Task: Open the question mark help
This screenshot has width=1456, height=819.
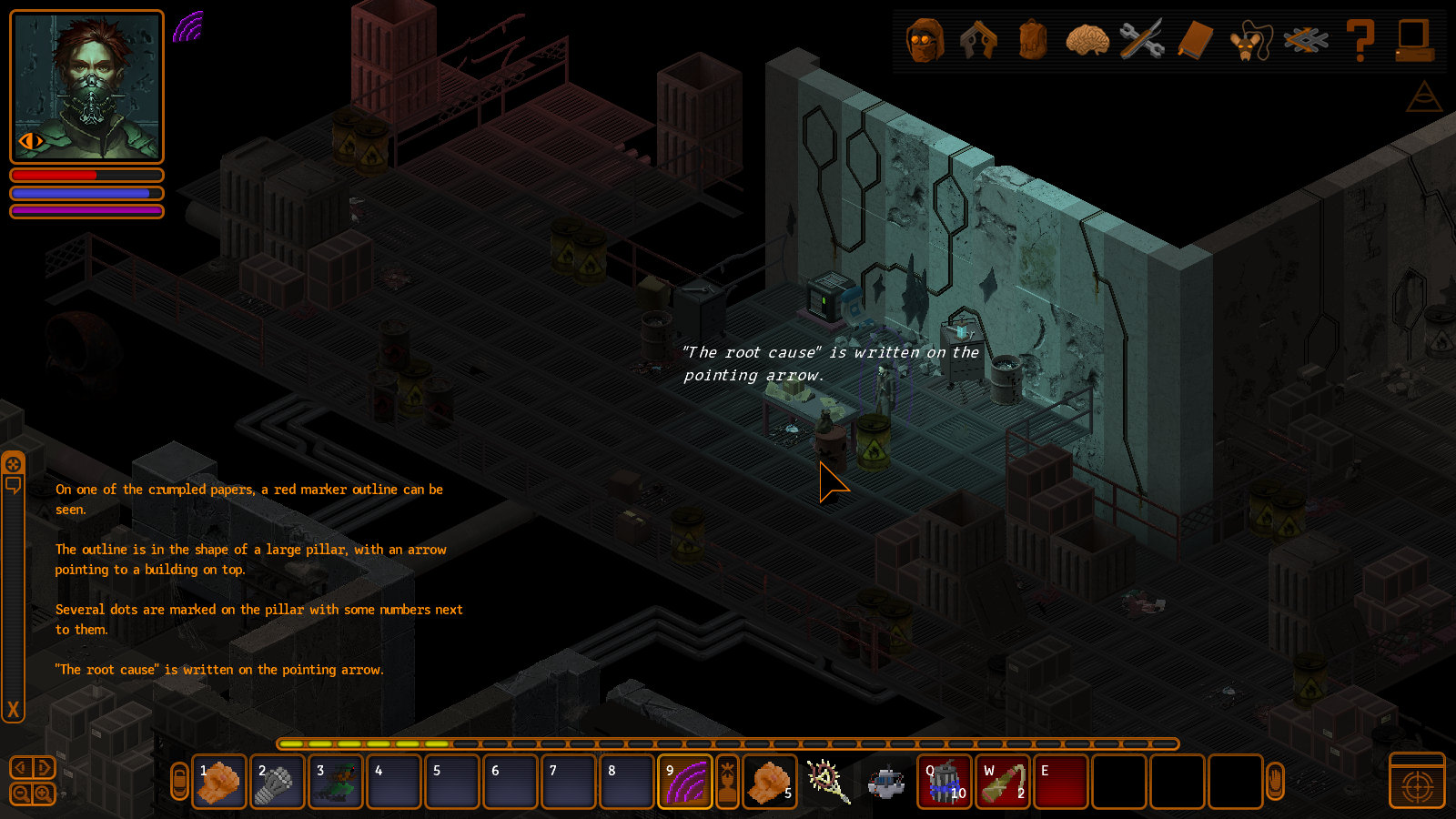Action: point(1360,41)
